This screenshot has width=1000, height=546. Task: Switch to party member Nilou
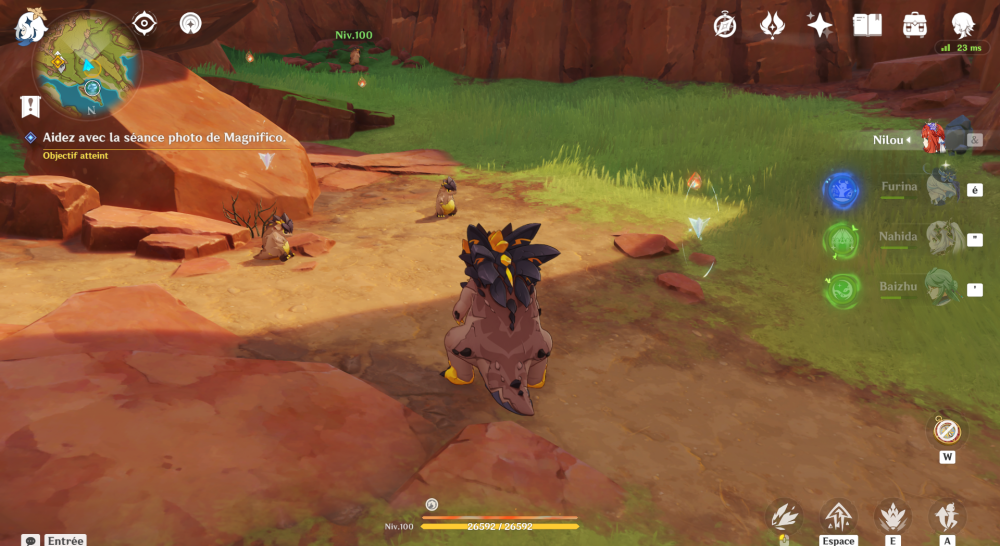(x=932, y=140)
